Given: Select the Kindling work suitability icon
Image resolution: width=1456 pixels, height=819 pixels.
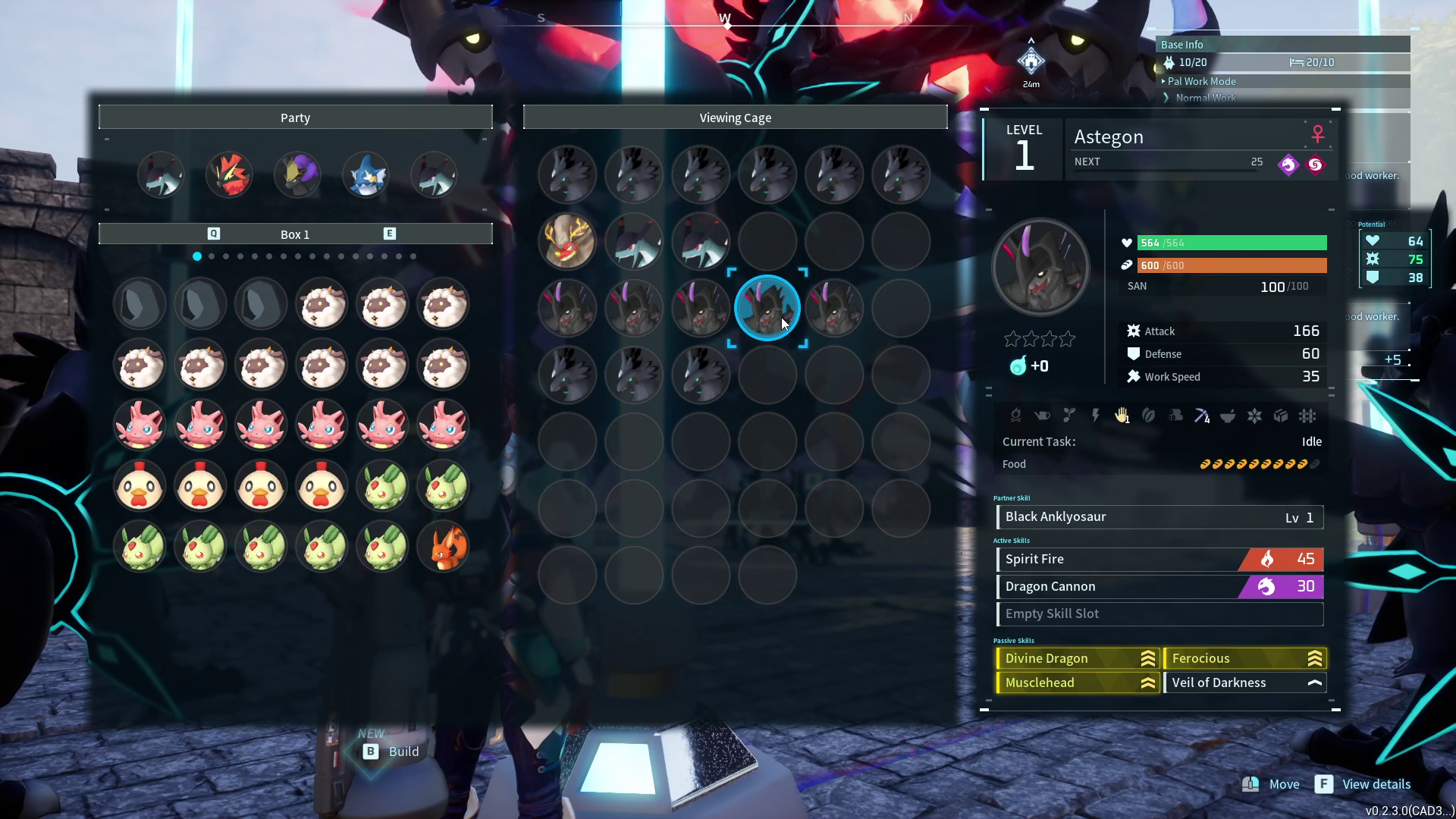Looking at the screenshot, I should [x=1016, y=416].
